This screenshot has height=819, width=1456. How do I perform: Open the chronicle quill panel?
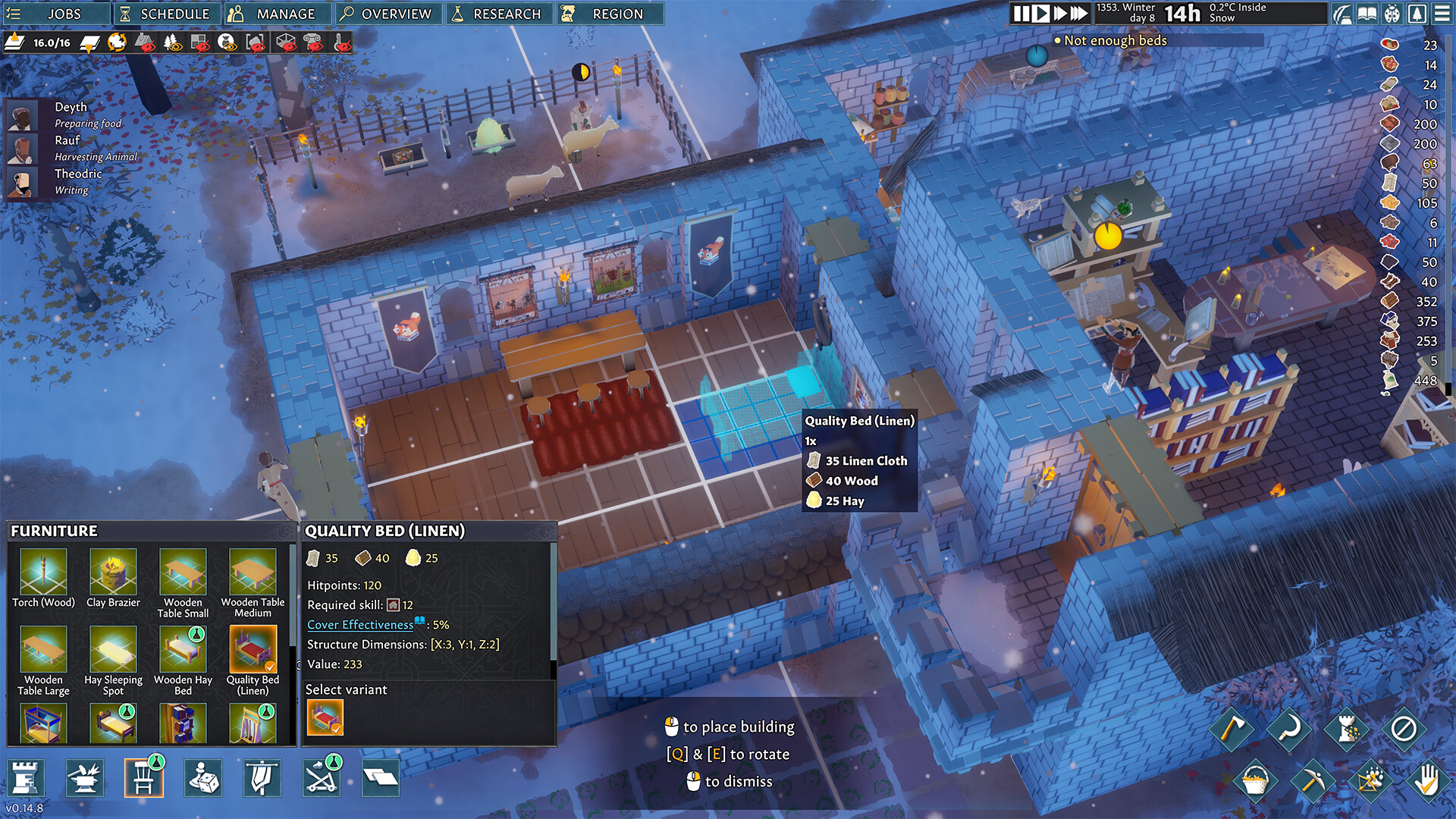coord(1342,14)
